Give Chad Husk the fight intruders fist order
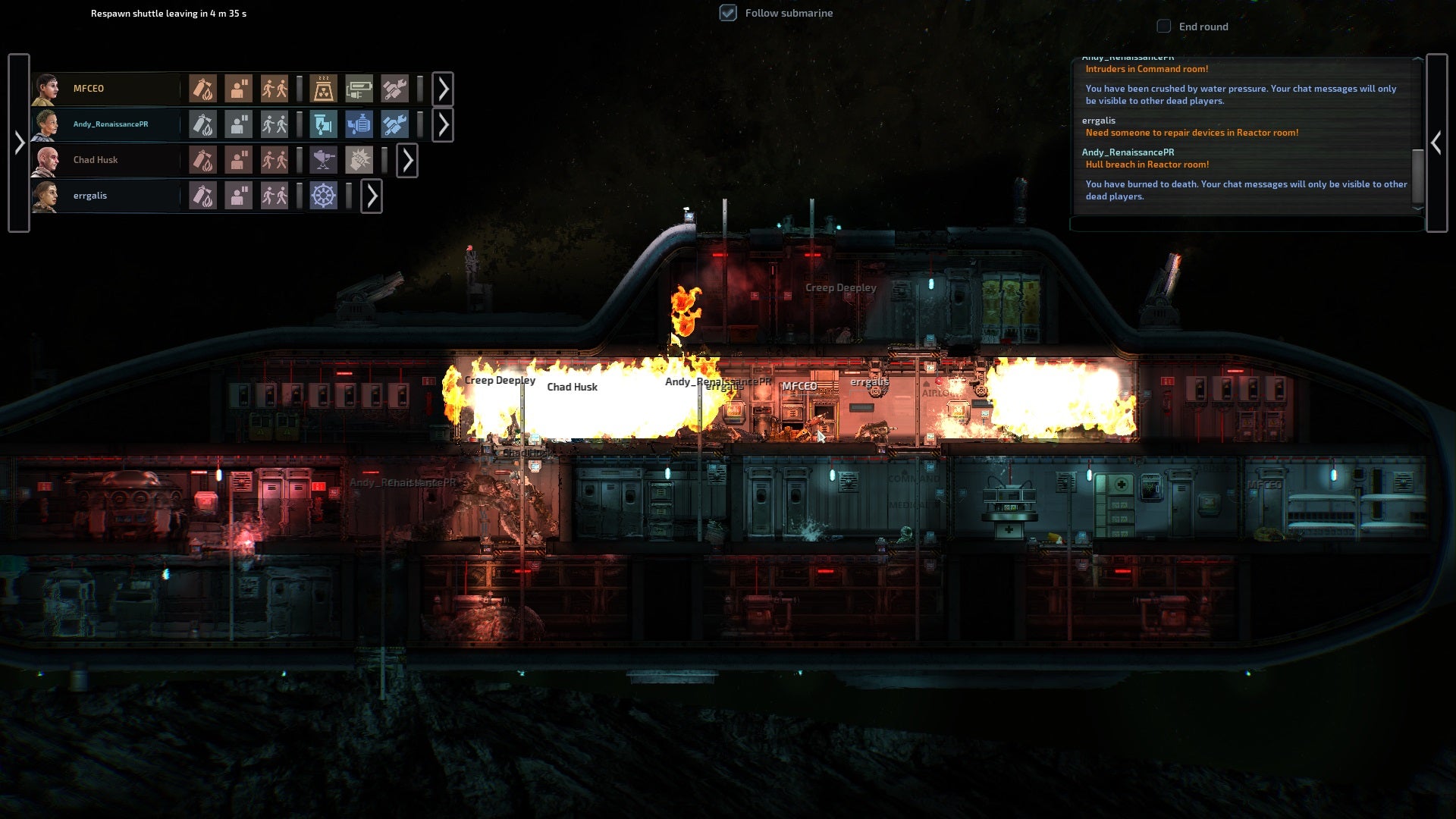This screenshot has height=819, width=1456. click(x=359, y=160)
